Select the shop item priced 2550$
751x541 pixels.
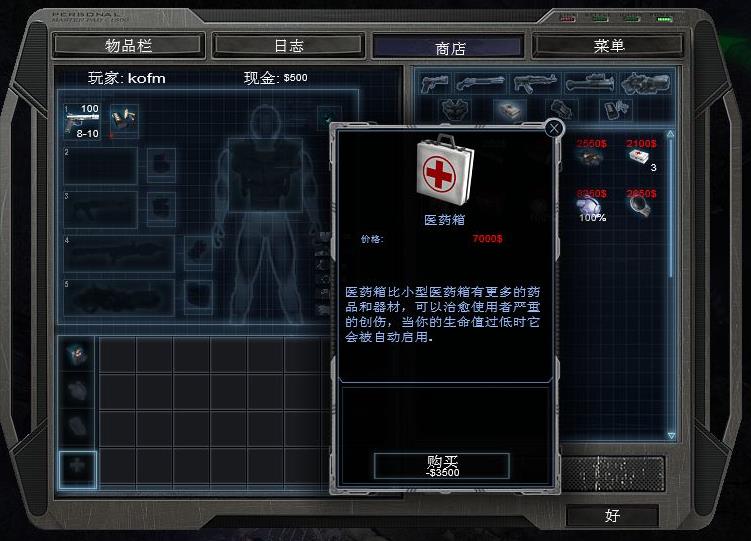click(590, 157)
